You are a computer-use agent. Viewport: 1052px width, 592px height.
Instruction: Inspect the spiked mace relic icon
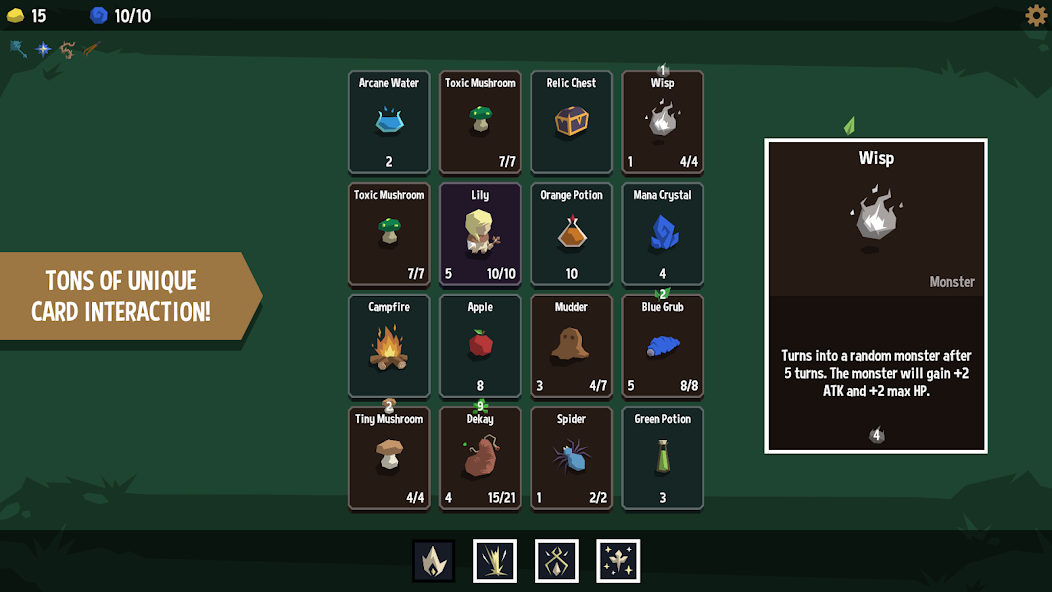point(18,48)
